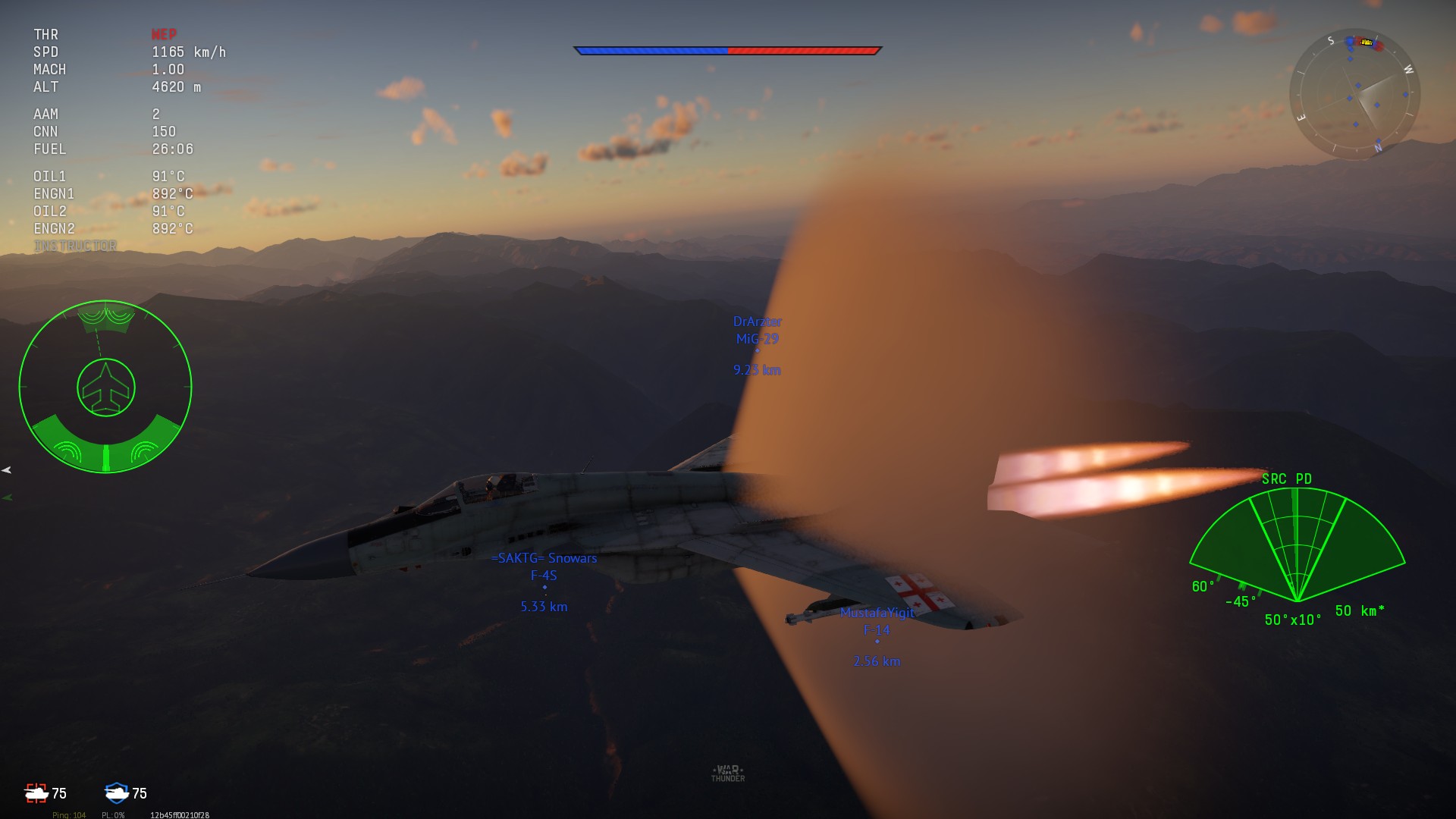
Task: Select DrArztor's MiG-29 marker
Action: click(x=757, y=351)
